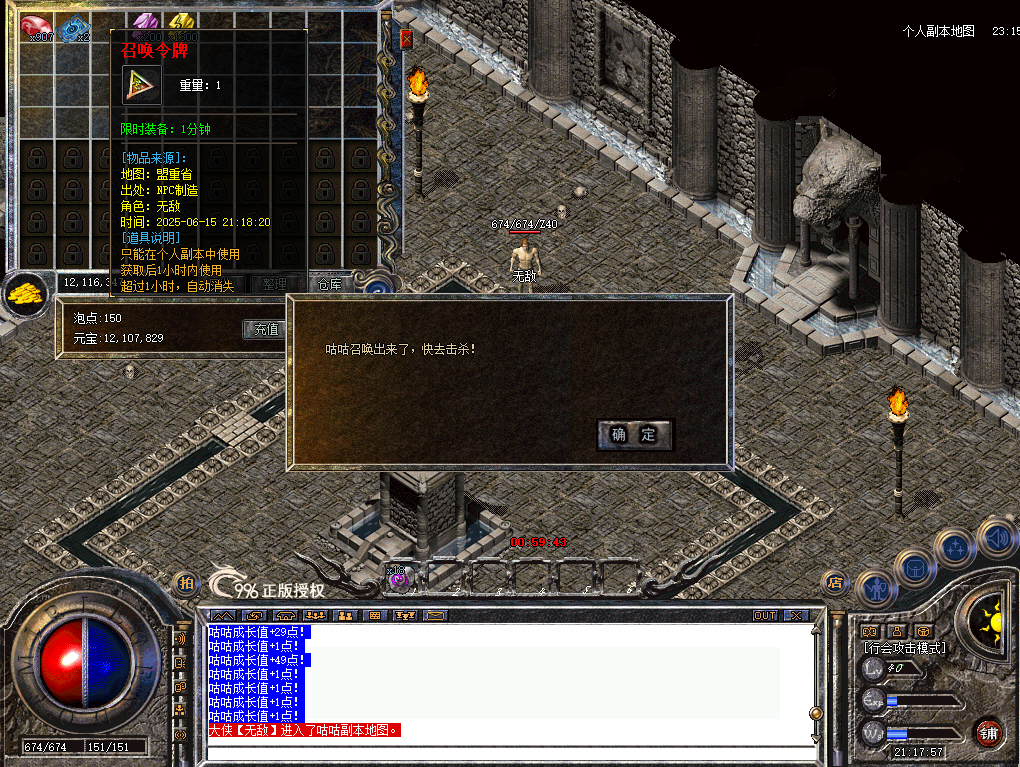Open the character equipment round button

point(876,587)
